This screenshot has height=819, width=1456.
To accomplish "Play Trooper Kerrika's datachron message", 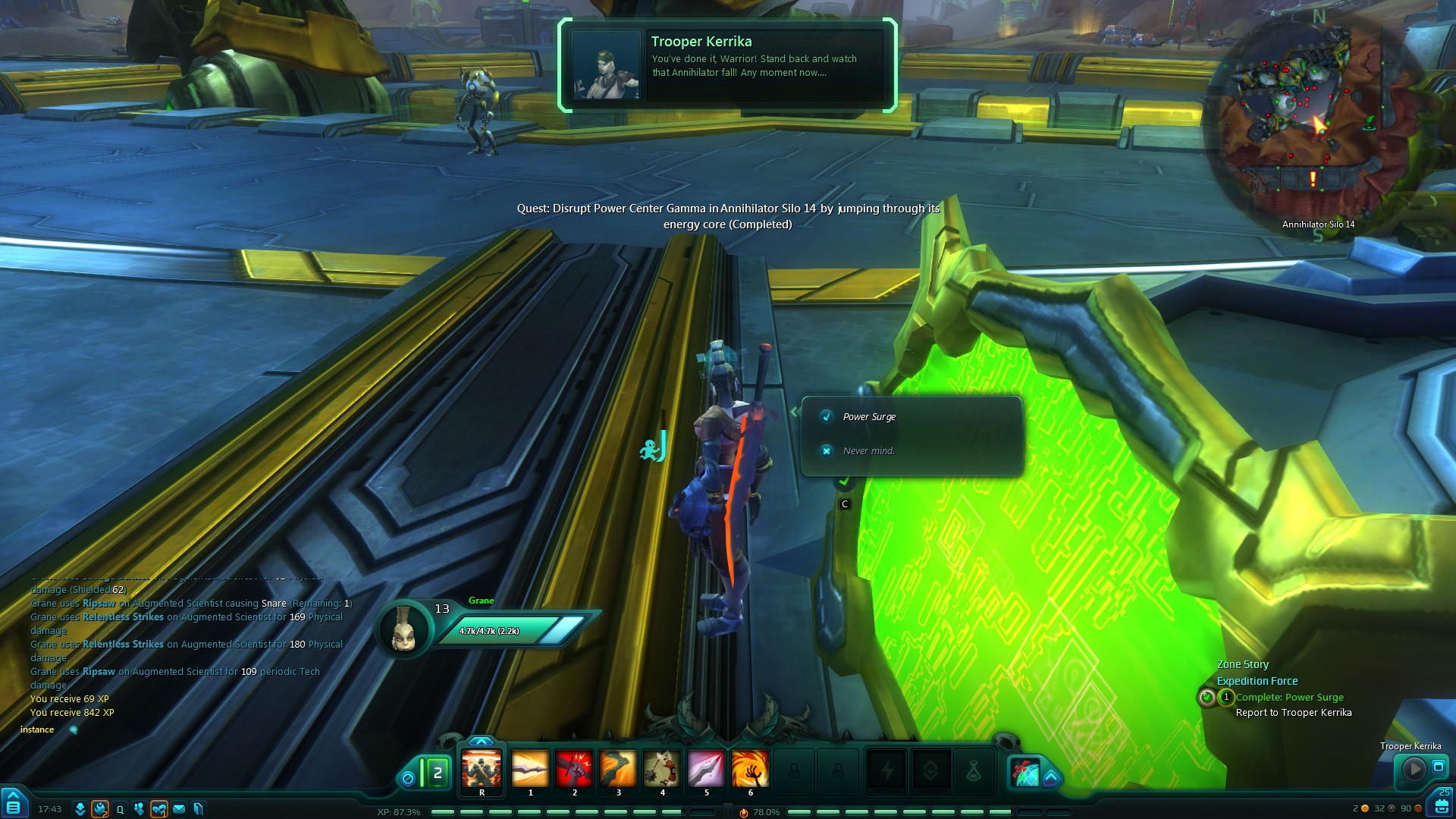I will [1414, 770].
